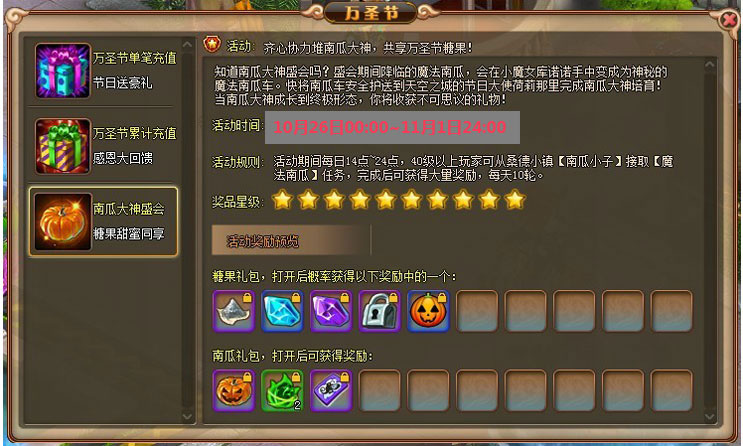Select the 南瓜大神盛会 event entry
The height and width of the screenshot is (446, 743).
pyautogui.click(x=104, y=221)
